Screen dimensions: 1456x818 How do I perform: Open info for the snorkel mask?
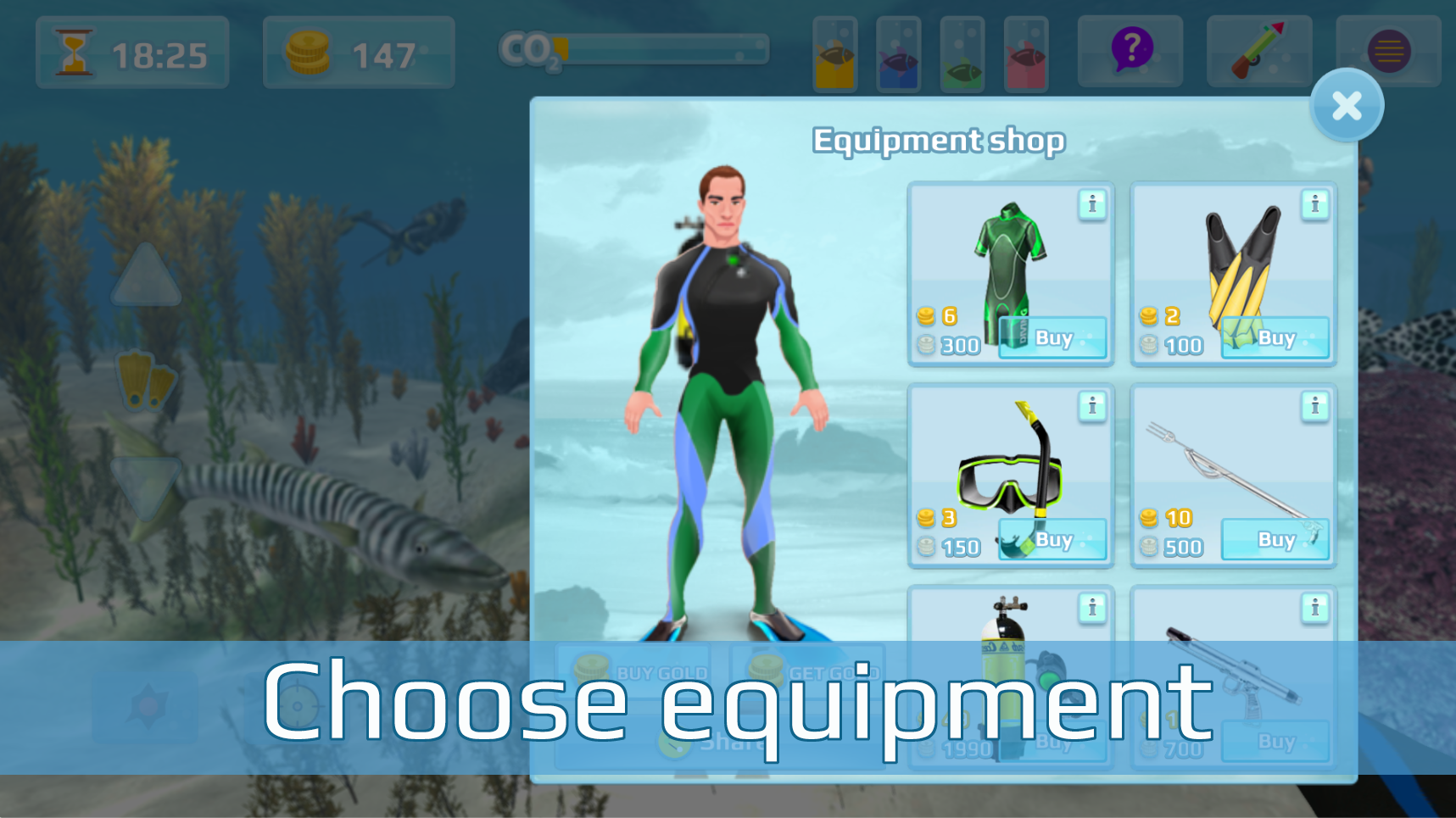(x=1092, y=406)
